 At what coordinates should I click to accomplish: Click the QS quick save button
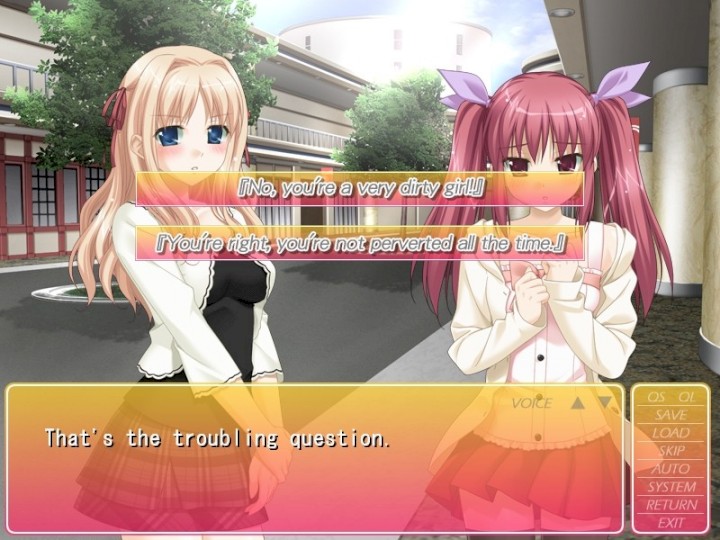(x=655, y=397)
